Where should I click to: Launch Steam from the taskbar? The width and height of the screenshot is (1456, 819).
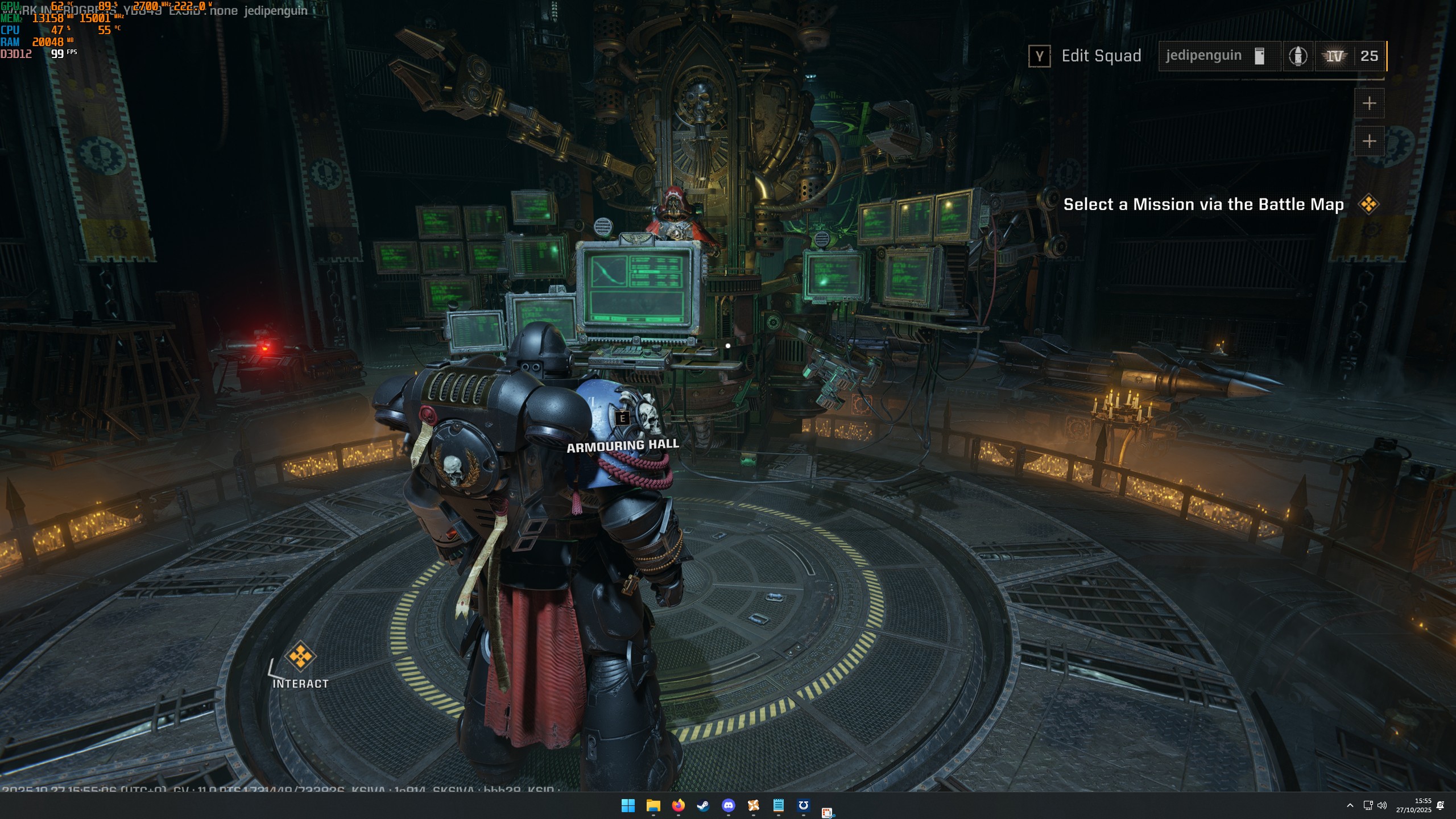coord(704,806)
